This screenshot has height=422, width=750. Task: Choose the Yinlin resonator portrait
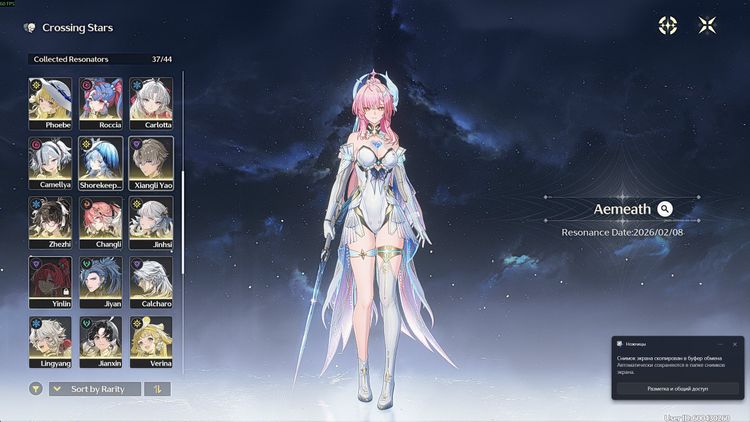click(49, 282)
